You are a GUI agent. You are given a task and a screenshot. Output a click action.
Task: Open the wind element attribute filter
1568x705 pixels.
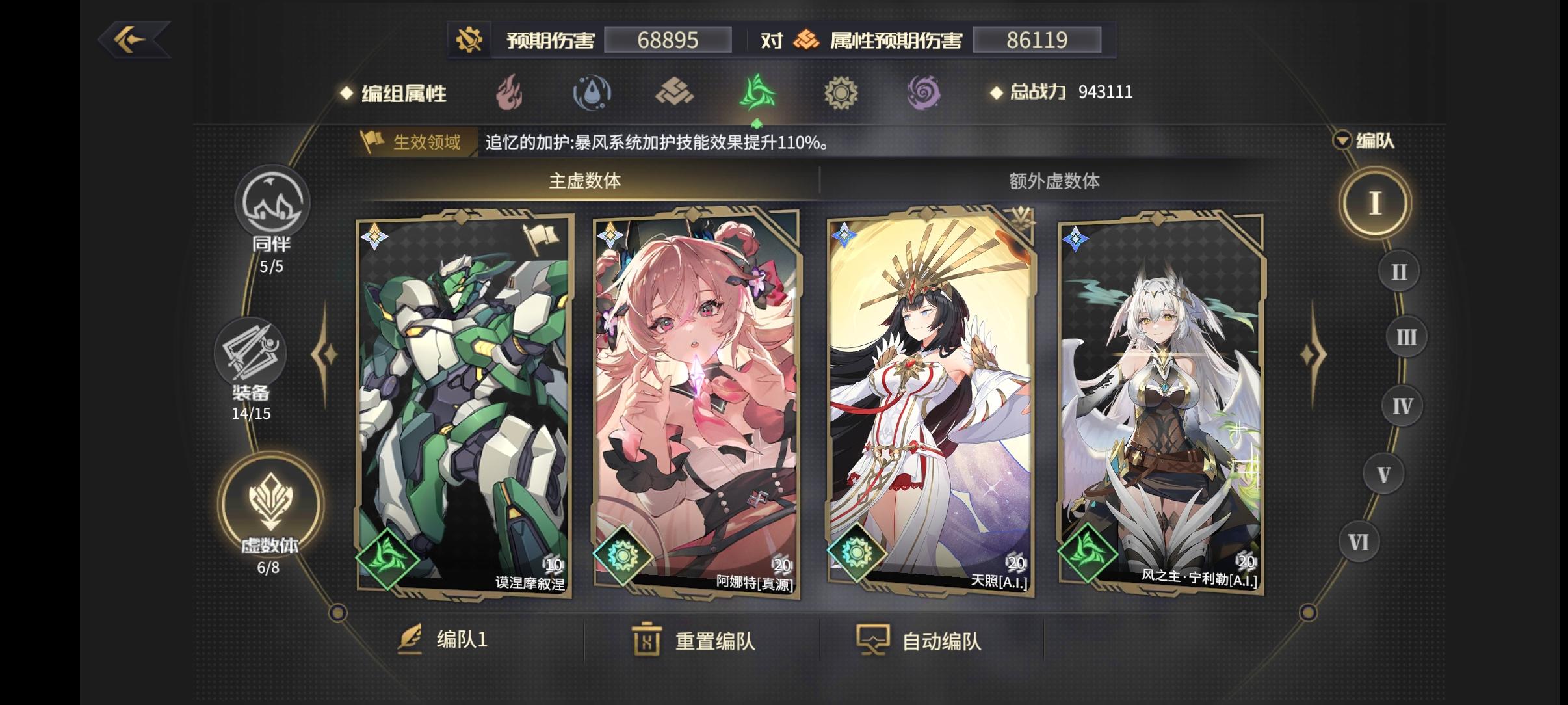coord(758,92)
